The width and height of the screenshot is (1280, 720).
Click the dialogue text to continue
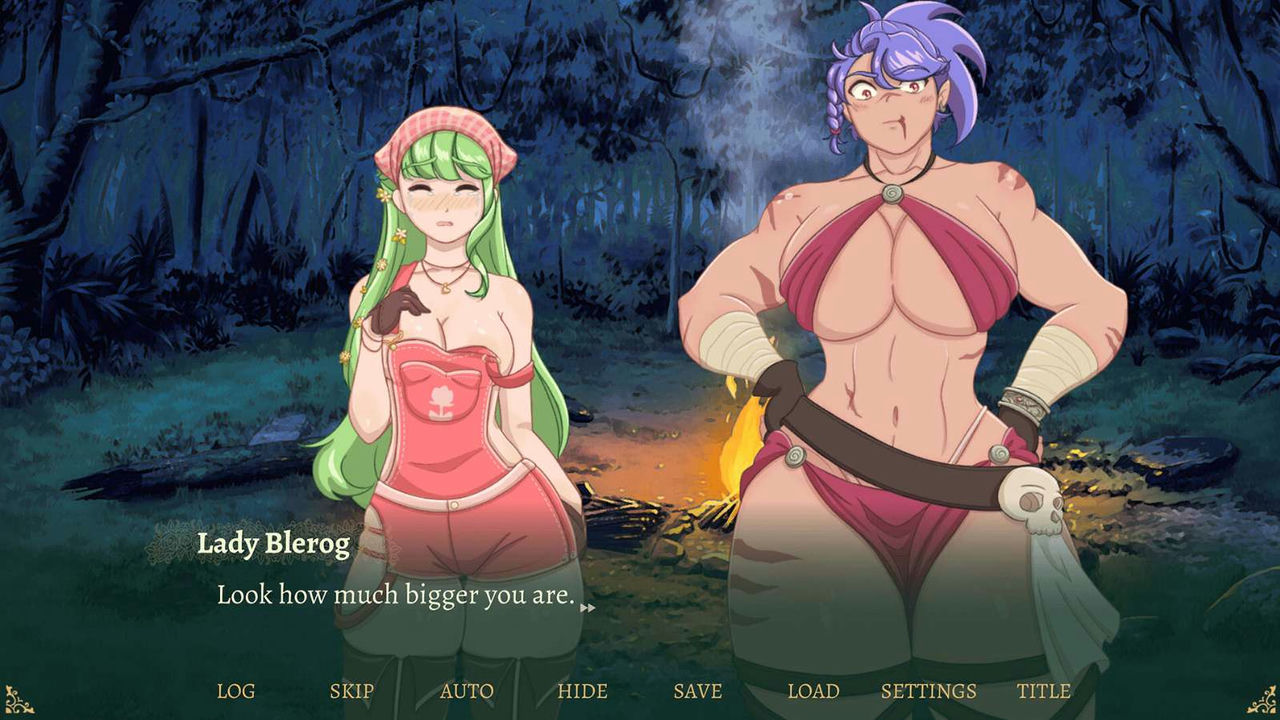tap(392, 597)
